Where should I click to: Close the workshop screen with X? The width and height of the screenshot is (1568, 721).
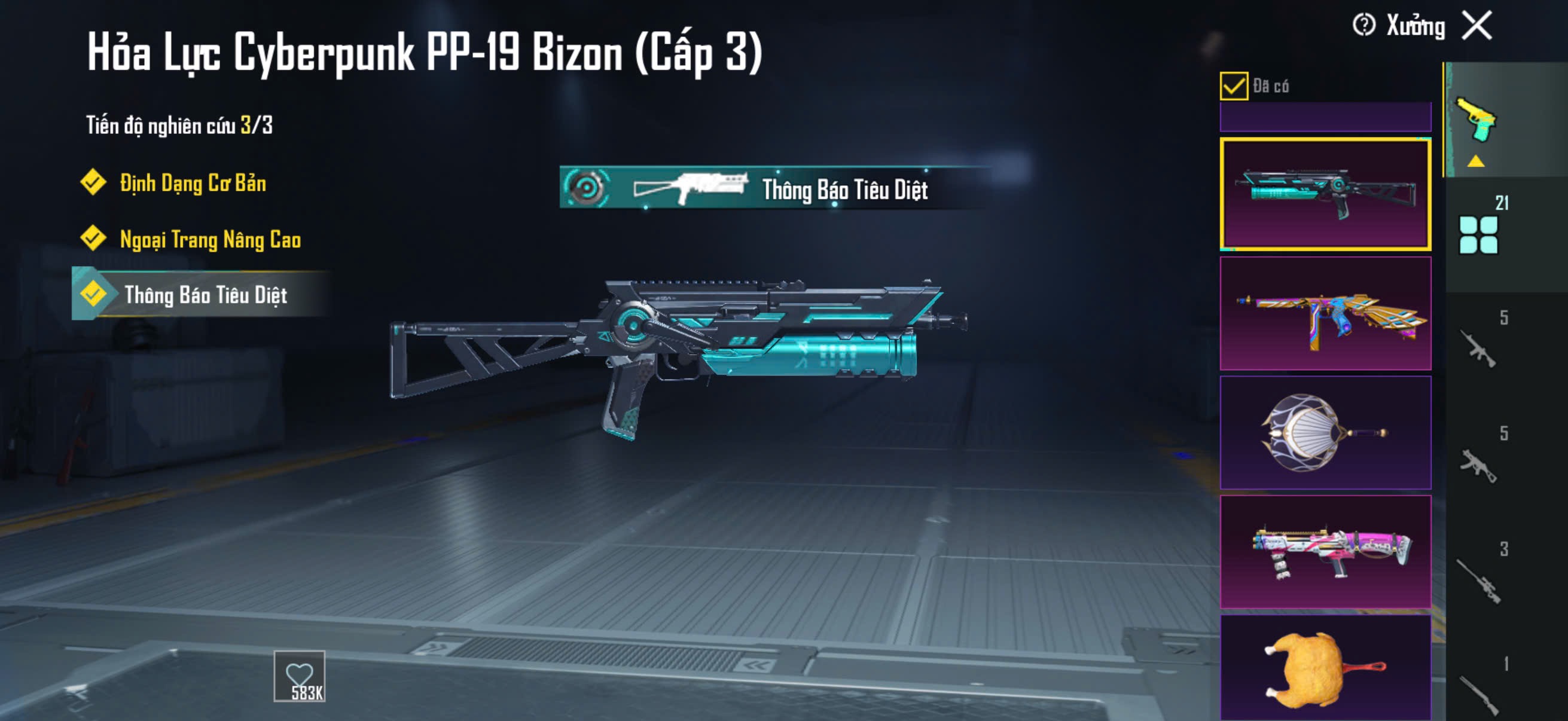point(1477,26)
